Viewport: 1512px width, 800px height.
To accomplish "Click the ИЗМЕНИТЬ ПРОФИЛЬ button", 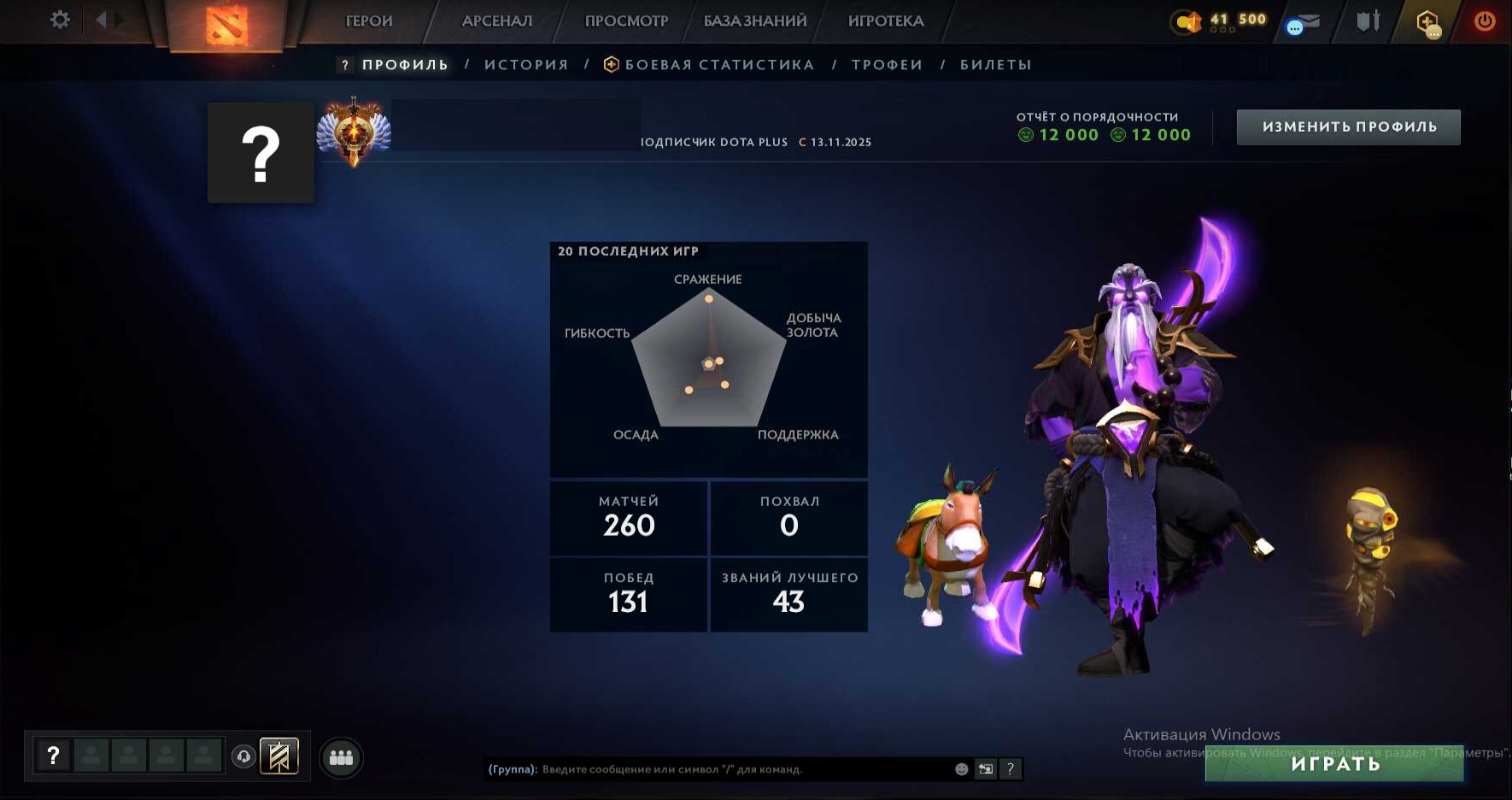I will (x=1348, y=126).
